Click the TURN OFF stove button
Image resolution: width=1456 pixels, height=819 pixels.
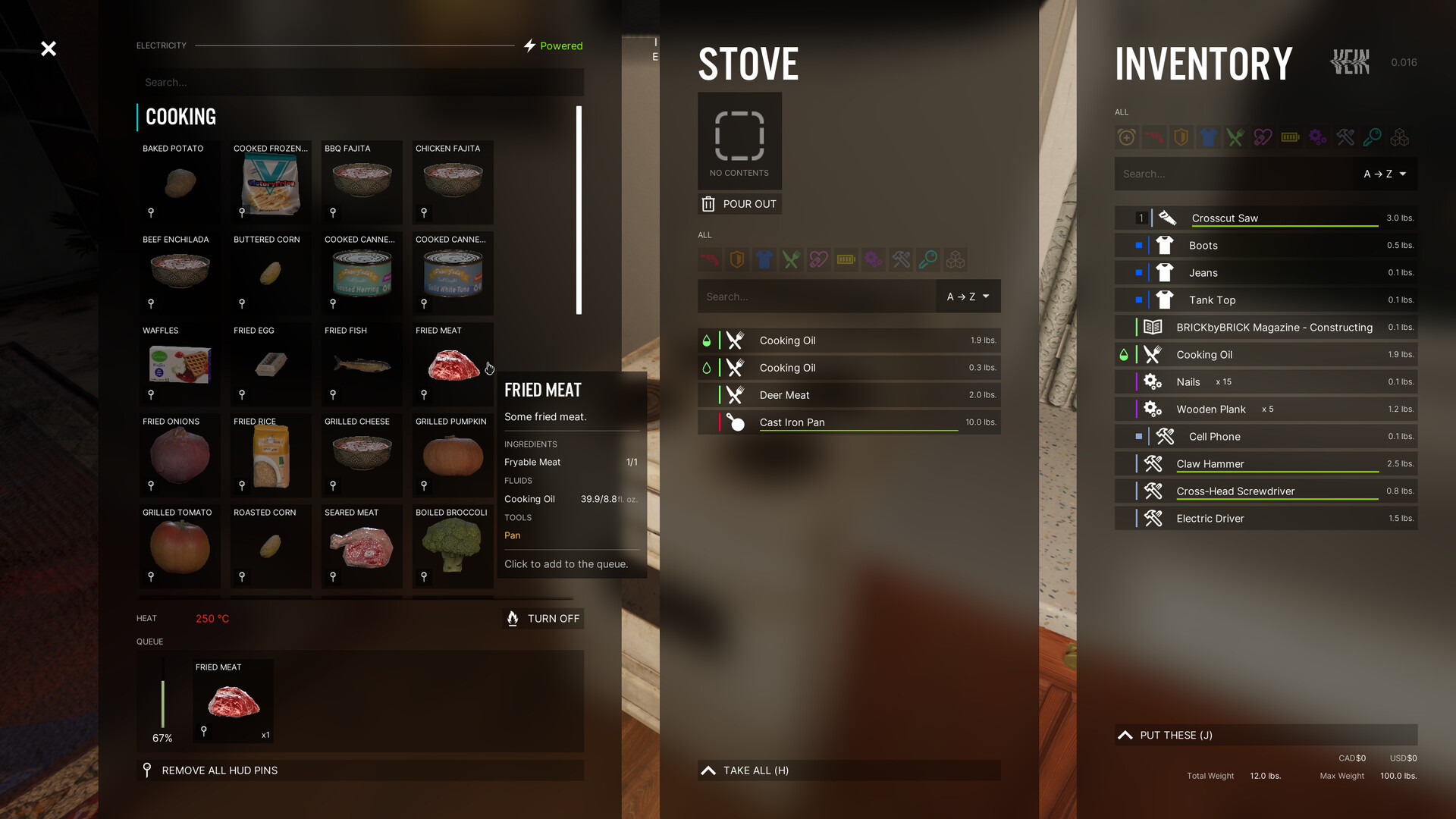(x=542, y=618)
